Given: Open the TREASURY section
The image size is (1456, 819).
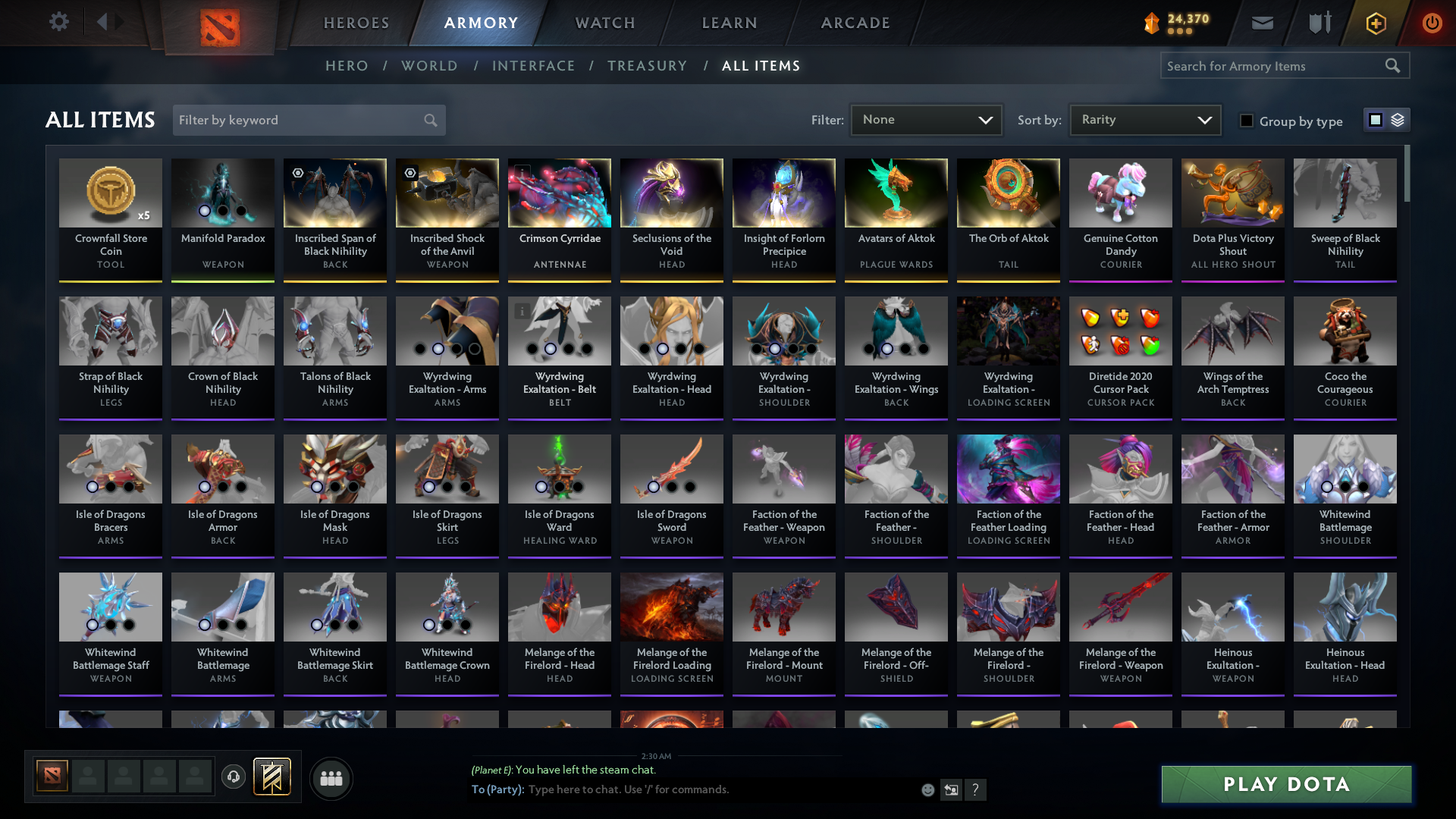Looking at the screenshot, I should (x=647, y=66).
